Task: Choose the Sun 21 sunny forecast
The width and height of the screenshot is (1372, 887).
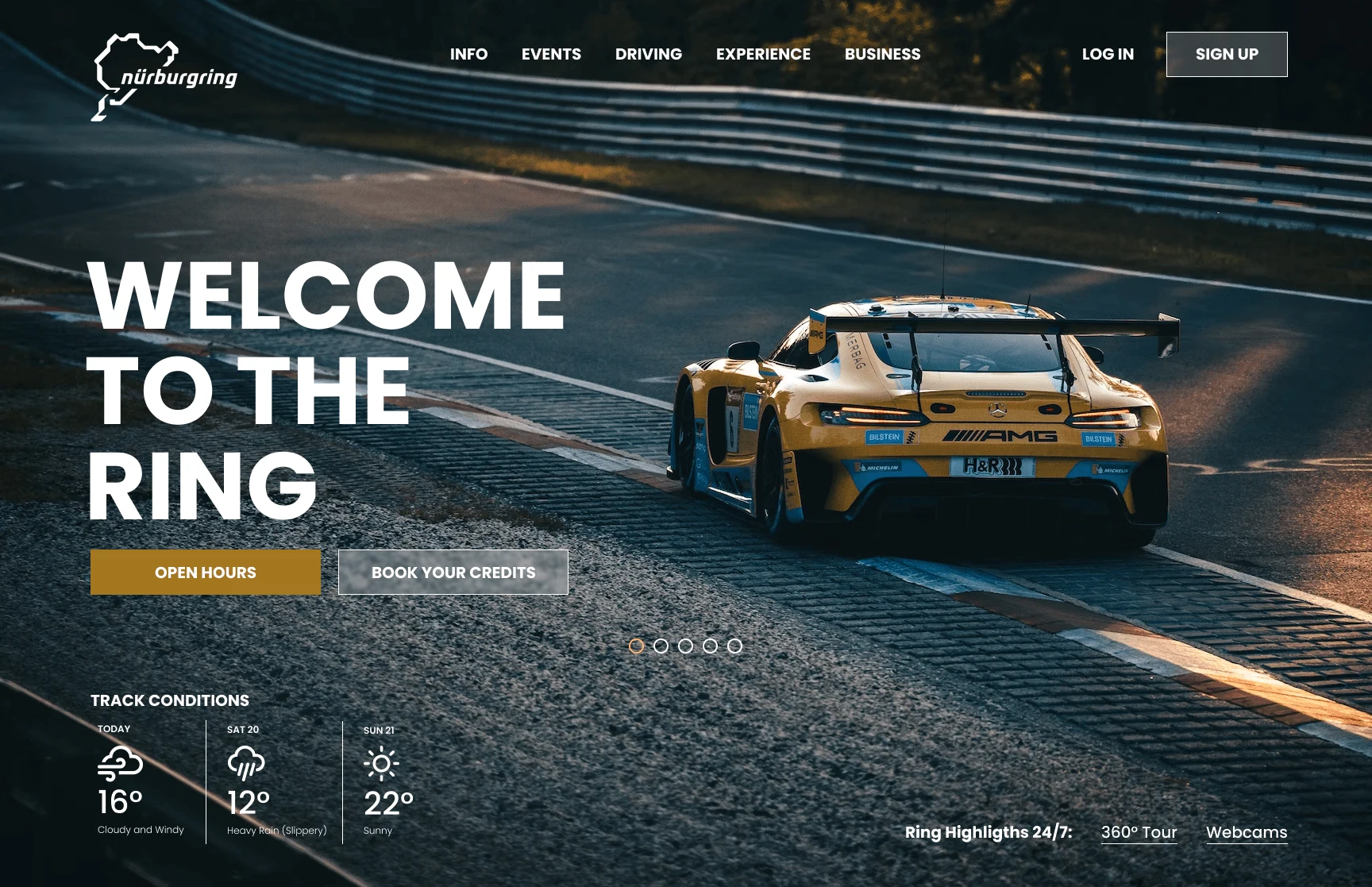Action: coord(387,781)
